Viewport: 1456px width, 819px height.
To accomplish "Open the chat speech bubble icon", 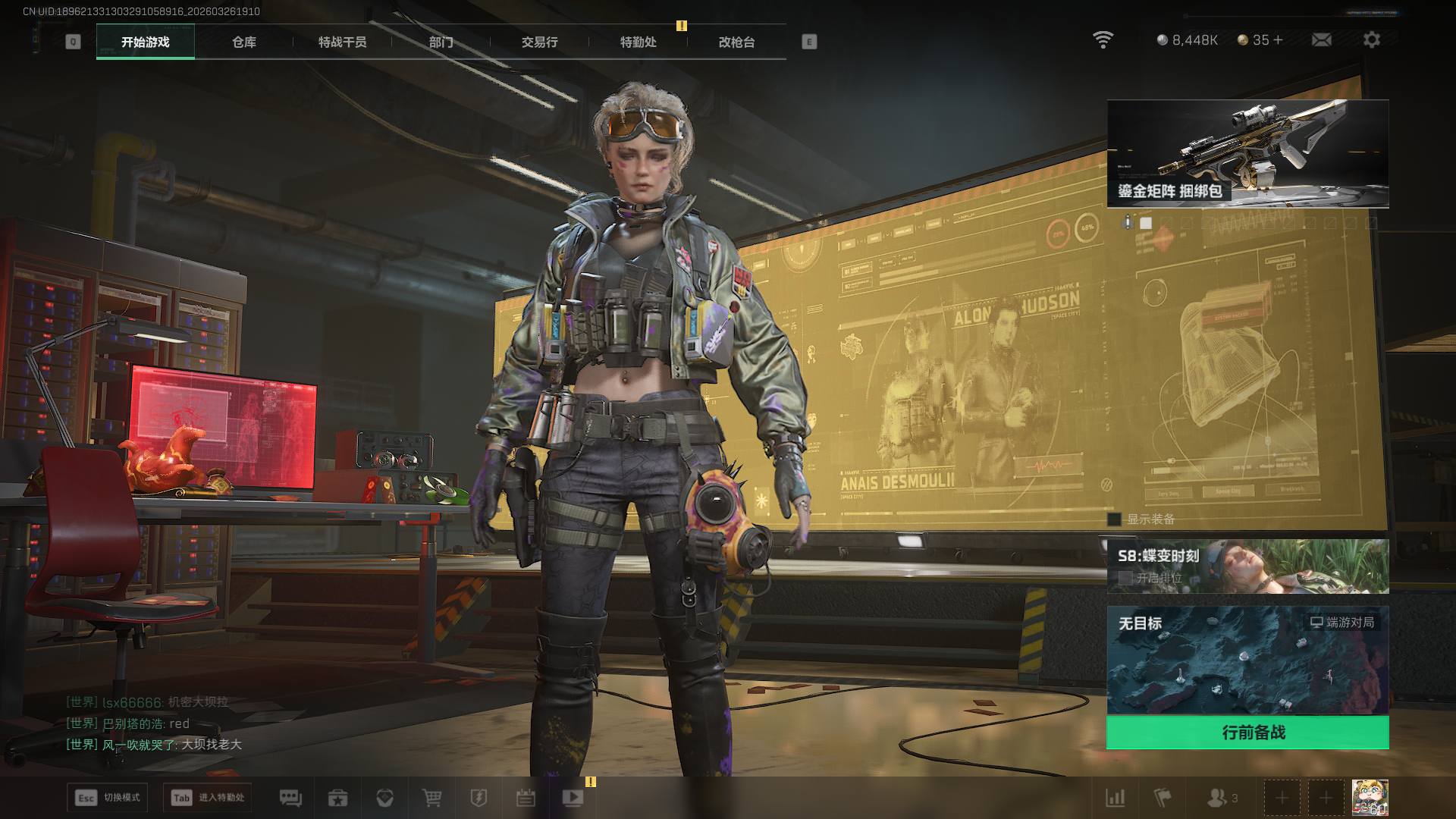I will 290,798.
